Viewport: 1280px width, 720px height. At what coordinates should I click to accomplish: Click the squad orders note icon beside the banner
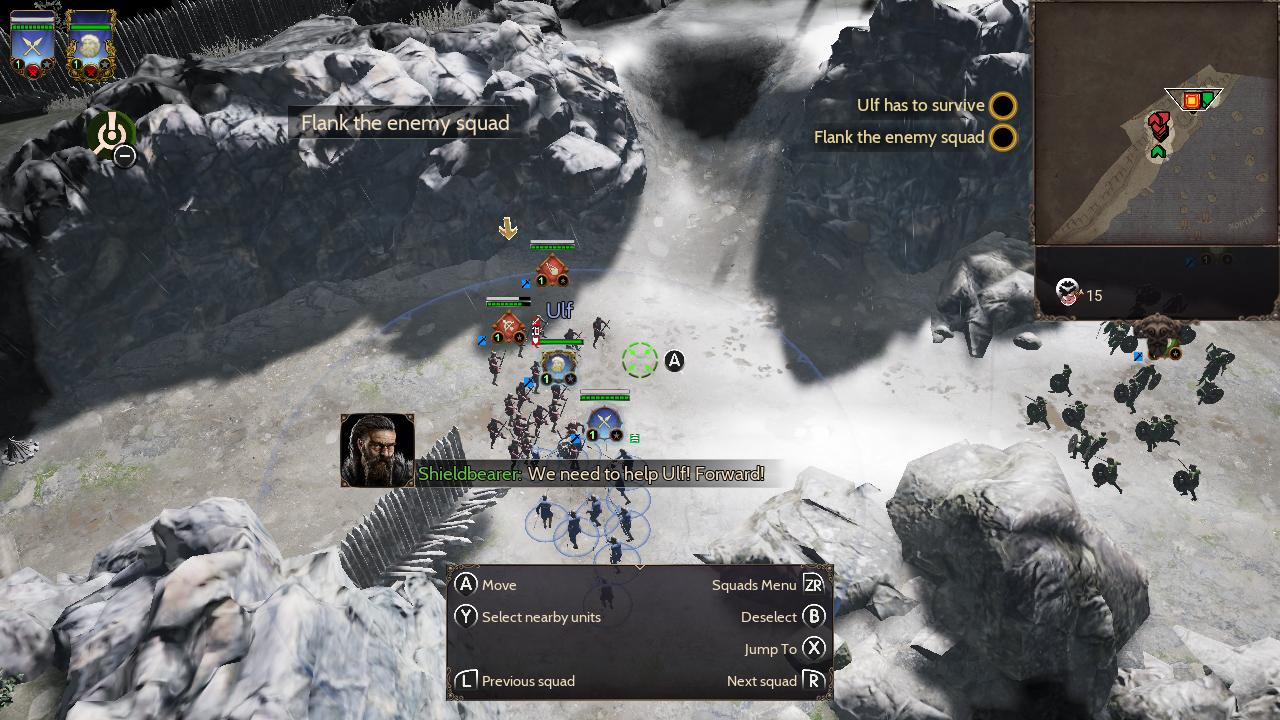(633, 438)
